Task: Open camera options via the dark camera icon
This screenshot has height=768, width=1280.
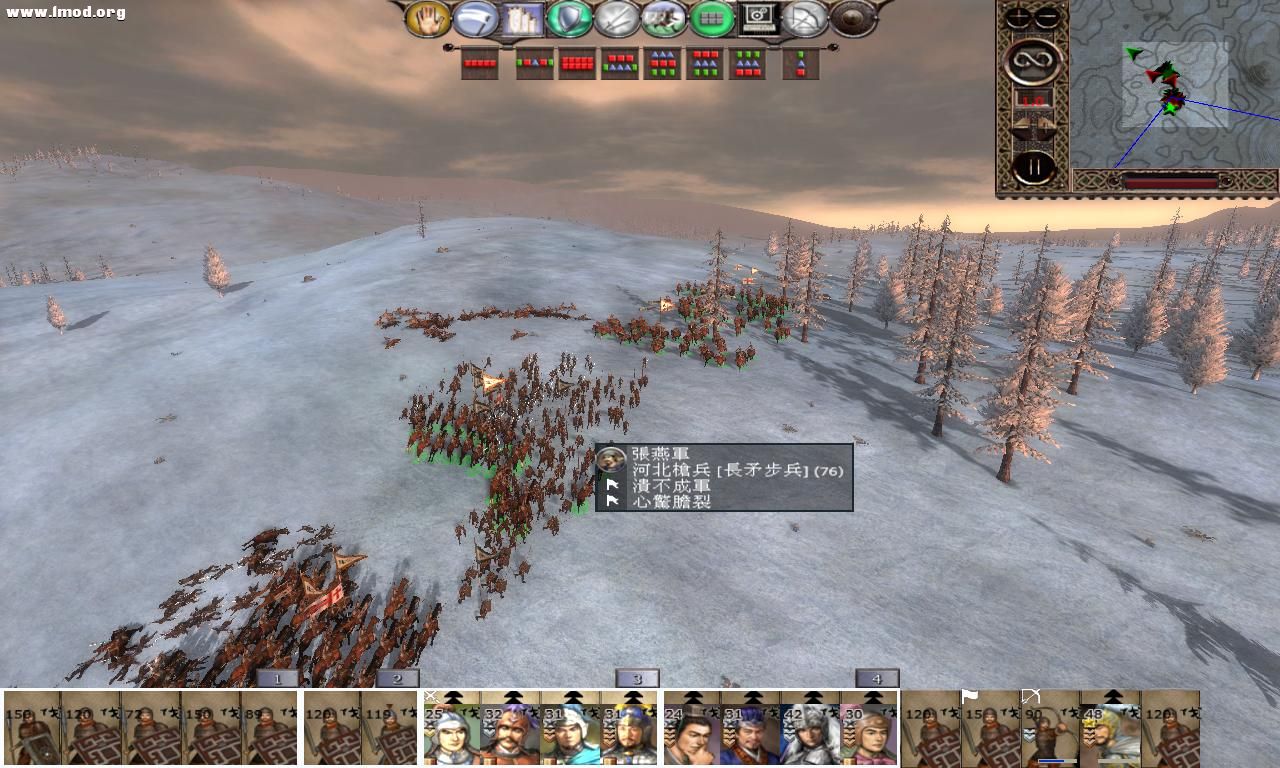Action: [x=755, y=18]
